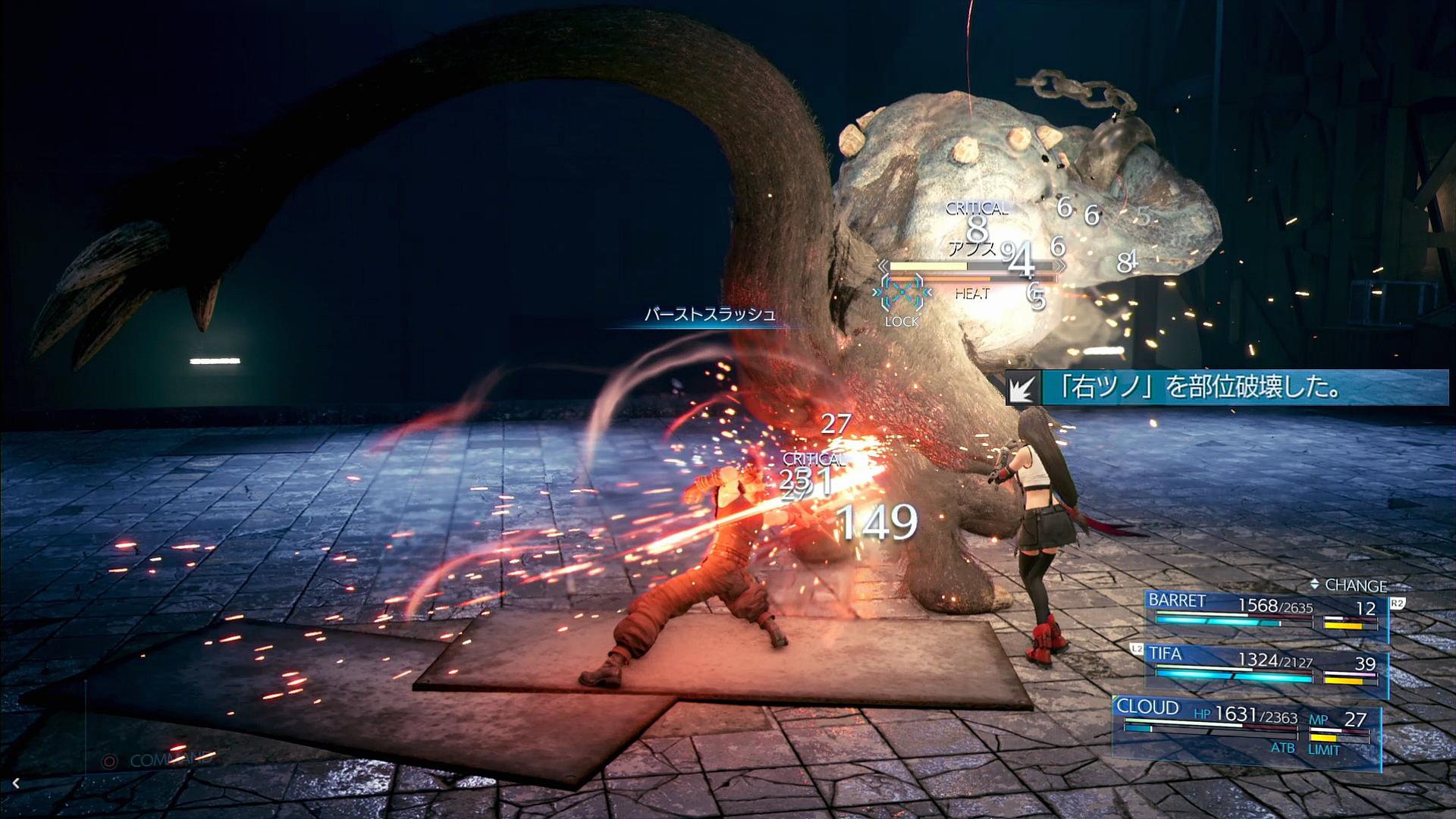Click the small left chevron in the corner

(16, 783)
